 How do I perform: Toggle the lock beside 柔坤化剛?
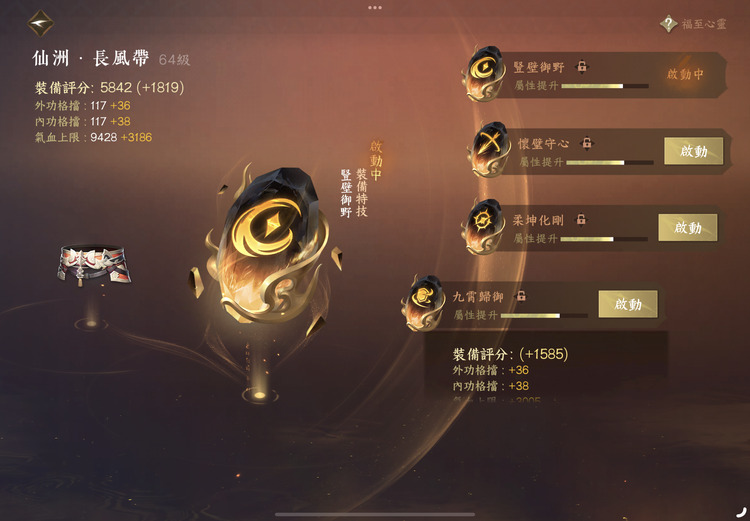pyautogui.click(x=581, y=219)
